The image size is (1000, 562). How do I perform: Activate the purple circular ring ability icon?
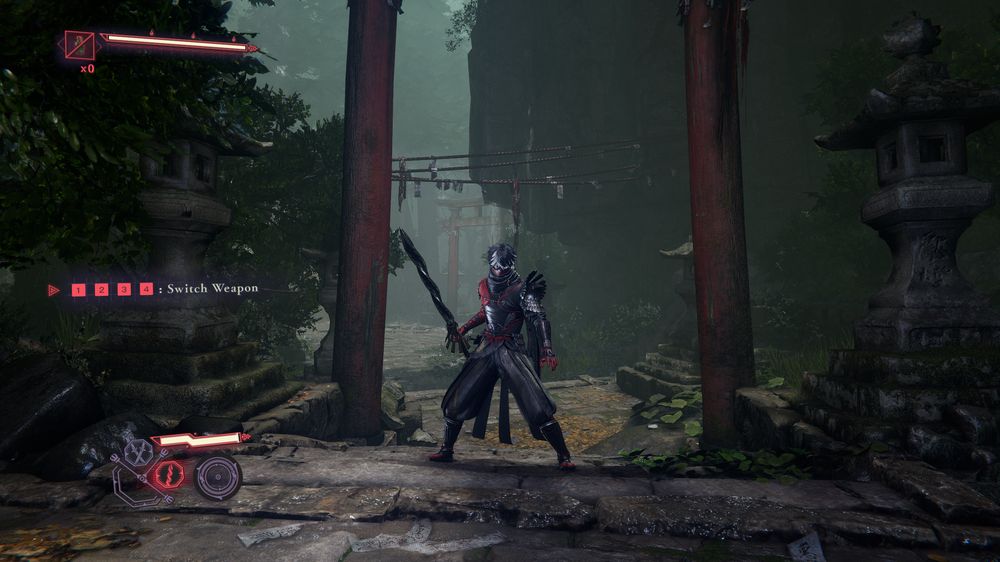click(217, 477)
